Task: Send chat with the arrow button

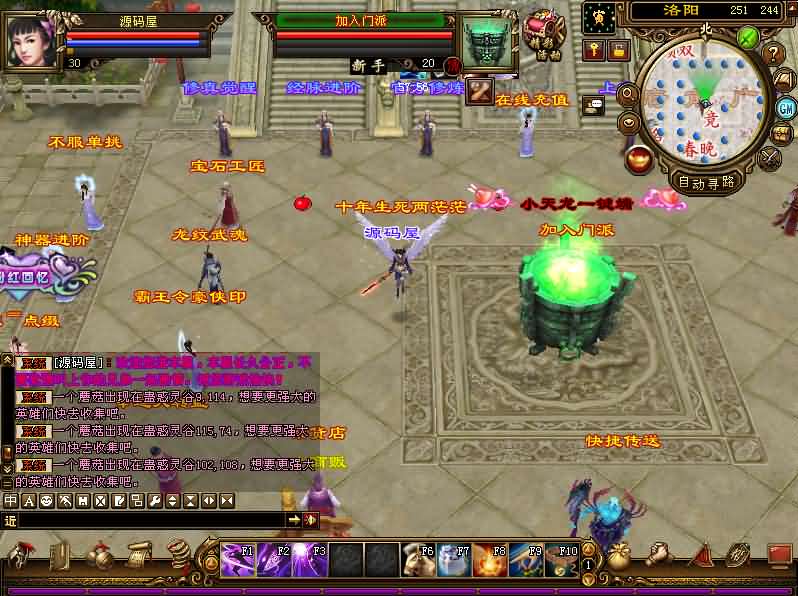Action: click(x=294, y=520)
